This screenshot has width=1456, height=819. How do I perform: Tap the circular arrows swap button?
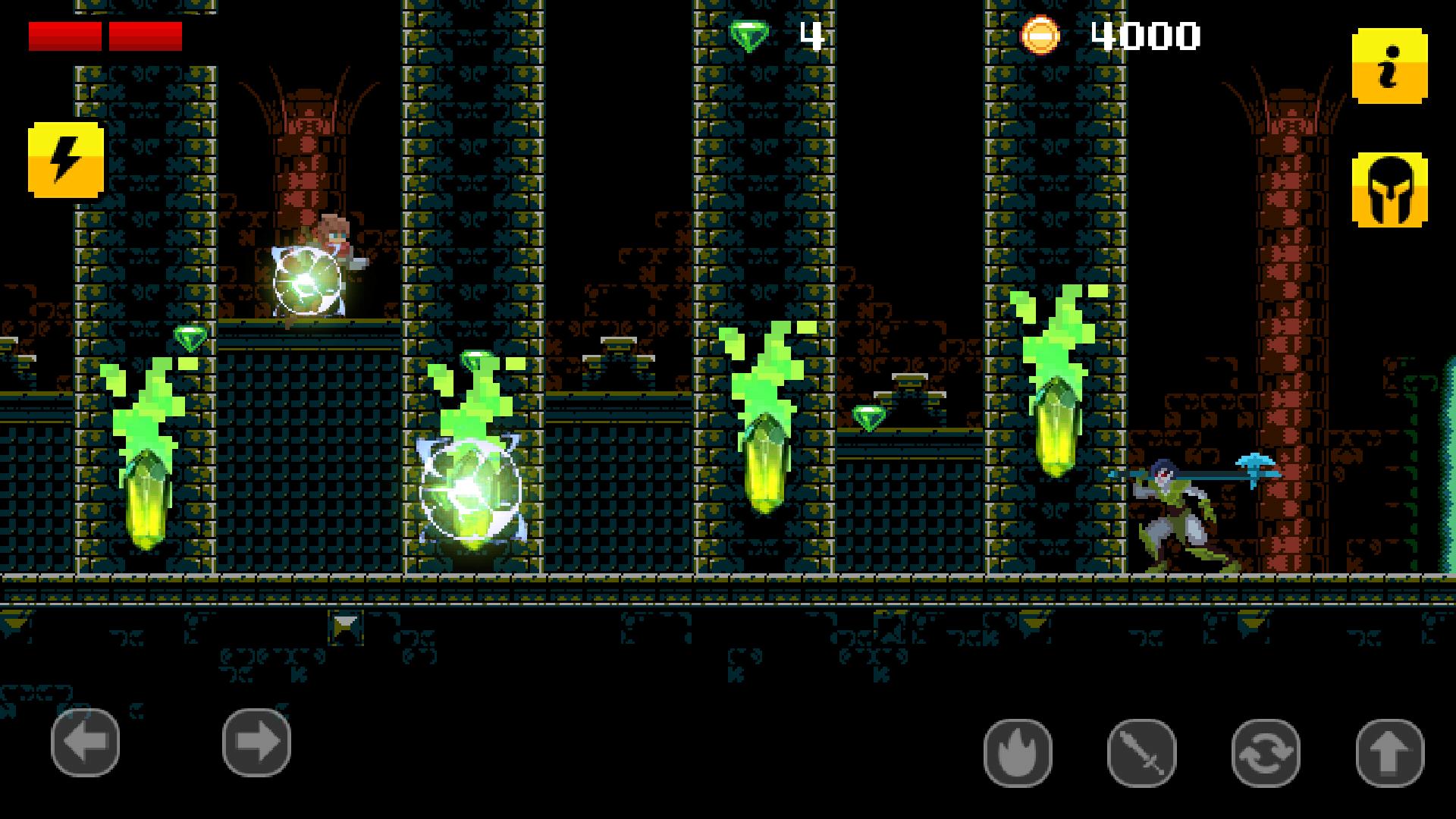[1266, 753]
